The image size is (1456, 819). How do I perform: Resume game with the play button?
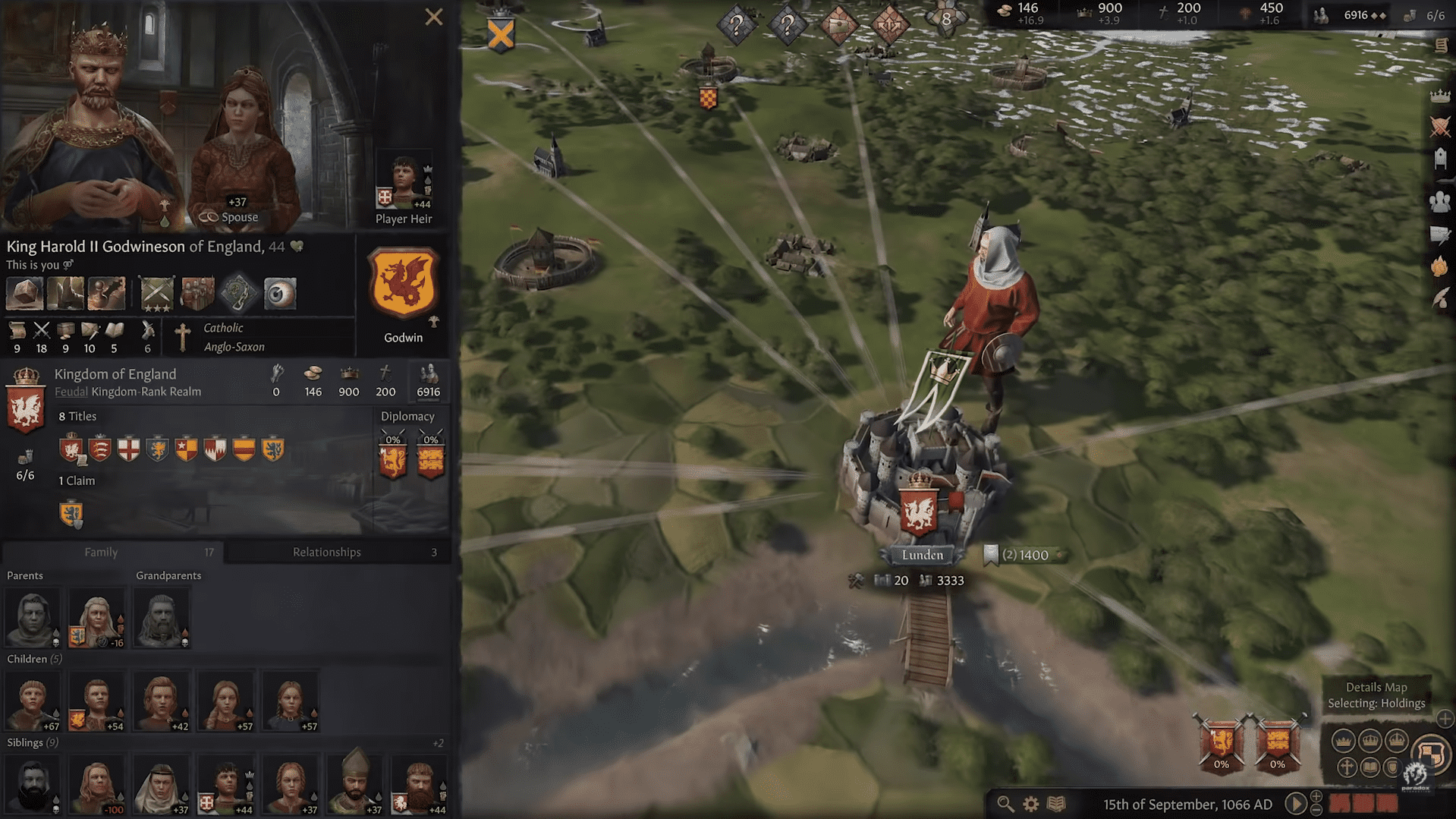click(x=1295, y=803)
